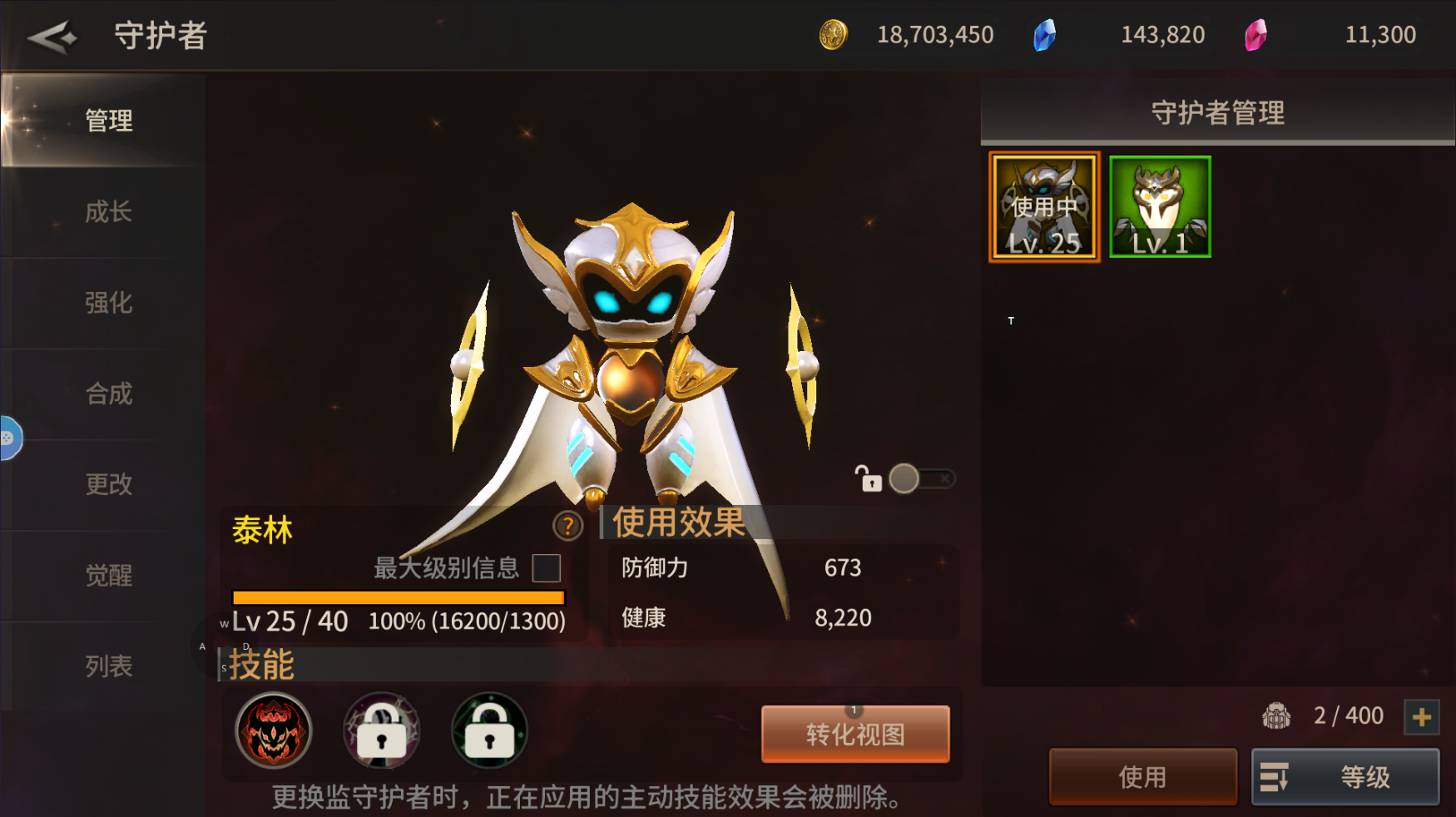Viewport: 1456px width, 817px height.
Task: Expand guardian capacity with the plus button
Action: (x=1421, y=716)
